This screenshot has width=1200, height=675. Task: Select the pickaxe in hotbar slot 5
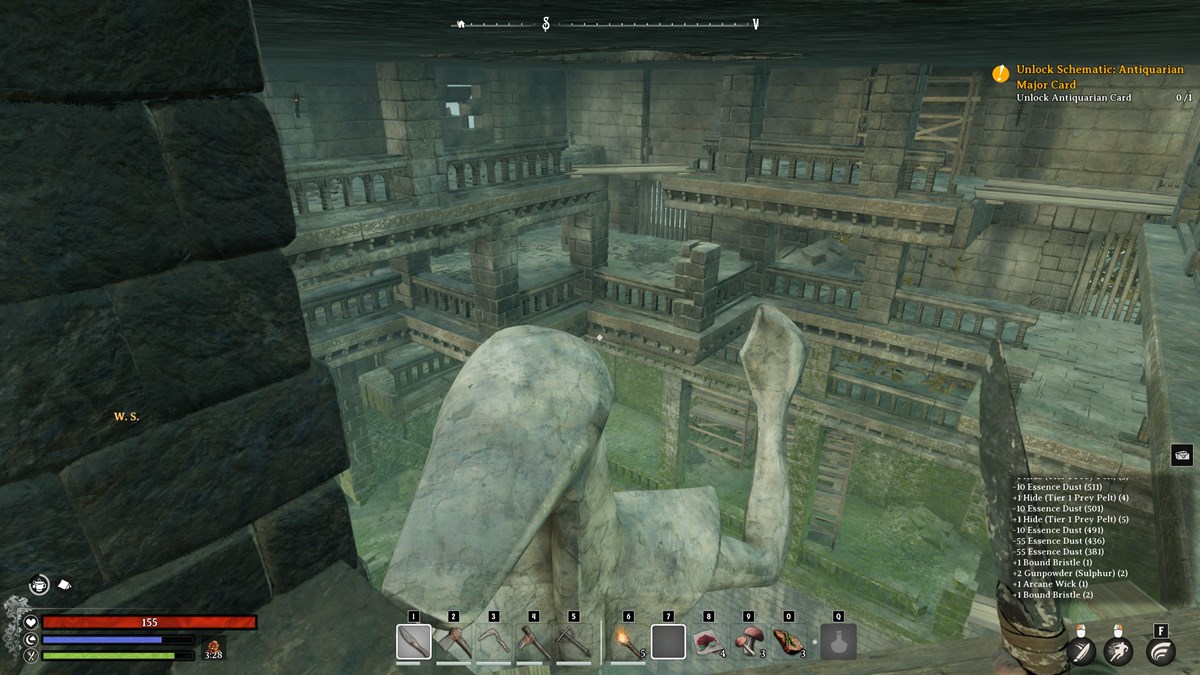(574, 641)
